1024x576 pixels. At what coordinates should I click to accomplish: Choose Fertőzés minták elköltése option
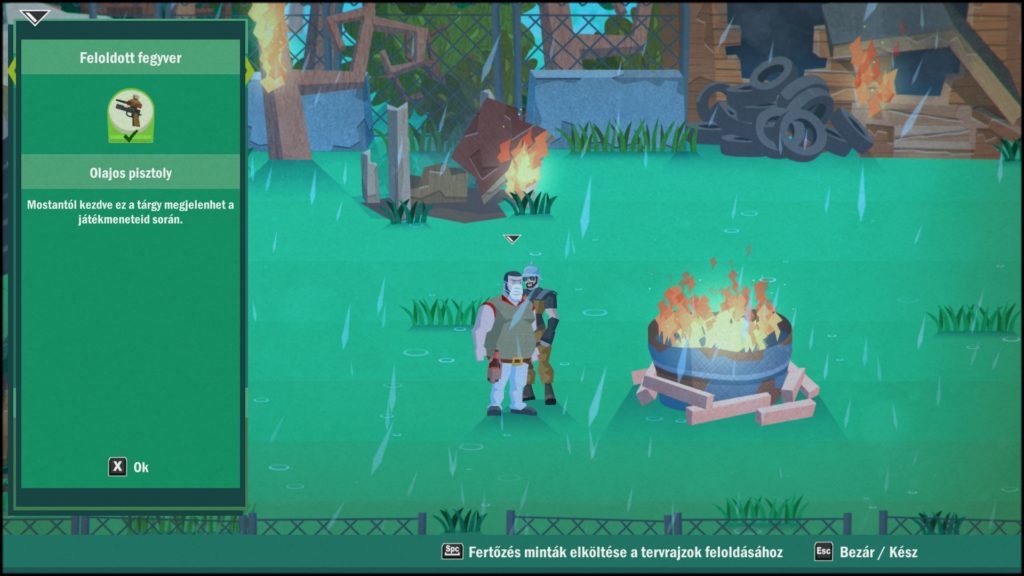[612, 551]
